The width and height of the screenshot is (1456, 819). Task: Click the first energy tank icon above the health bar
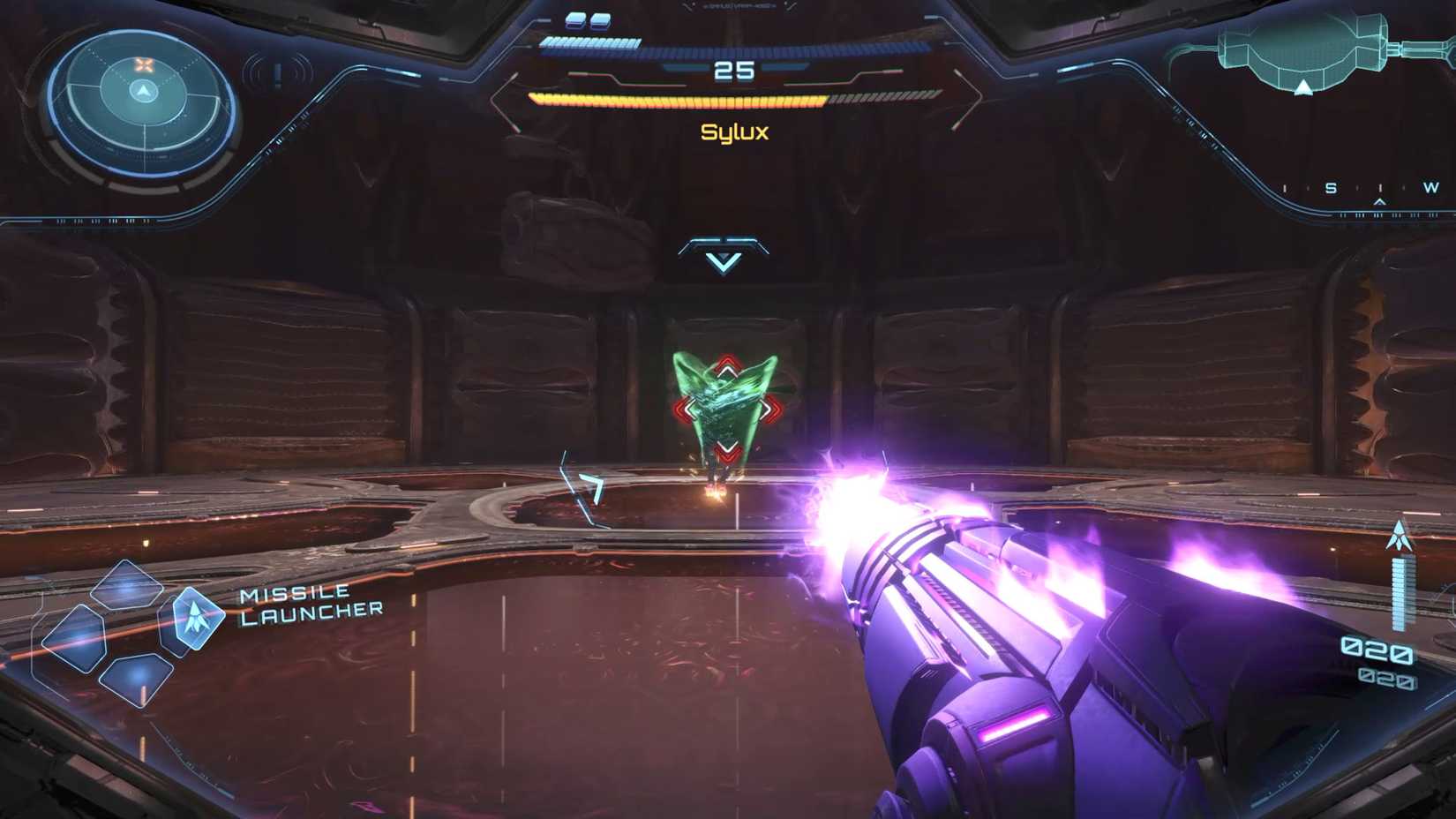point(574,20)
